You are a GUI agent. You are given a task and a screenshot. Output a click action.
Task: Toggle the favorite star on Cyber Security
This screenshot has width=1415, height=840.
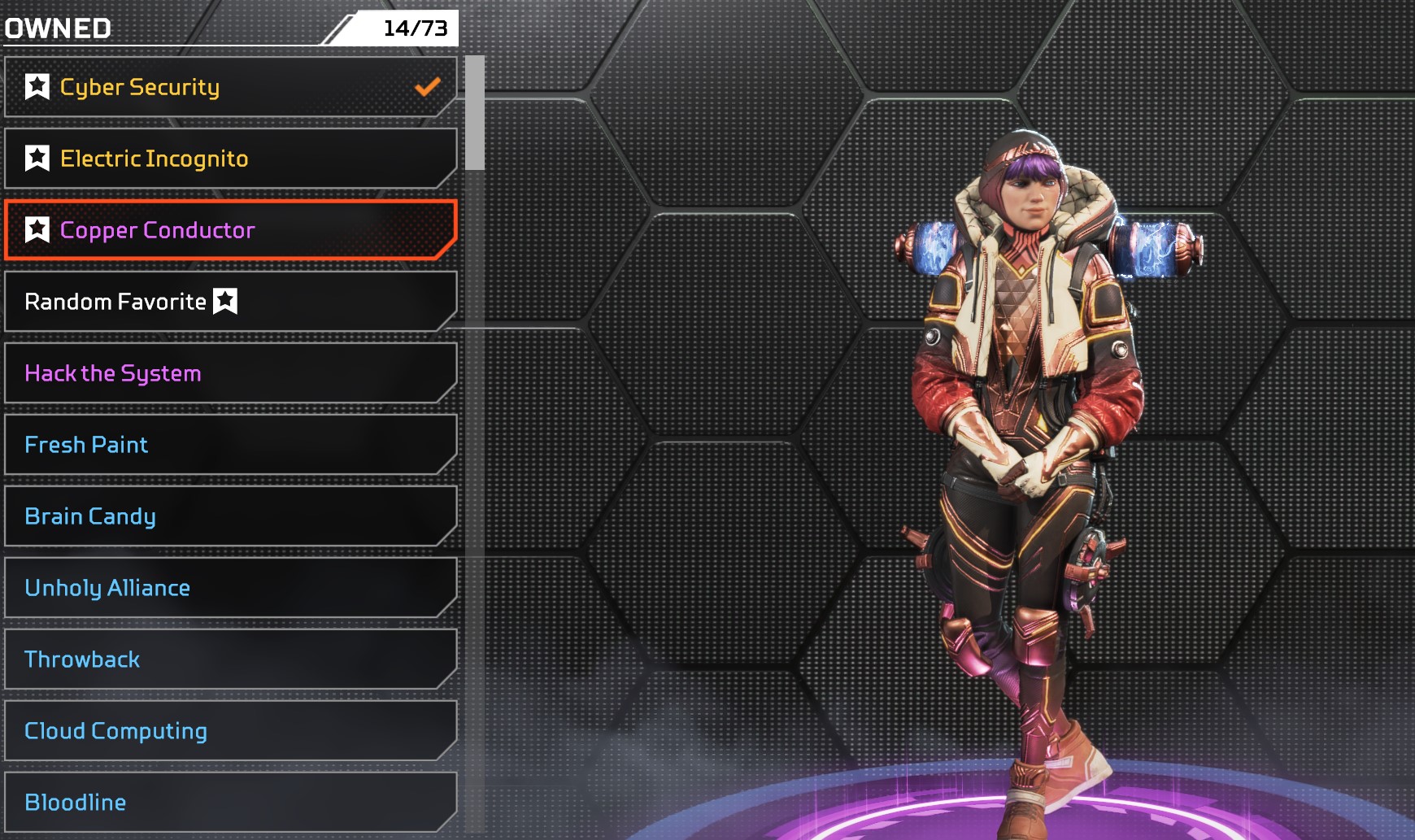click(x=37, y=86)
